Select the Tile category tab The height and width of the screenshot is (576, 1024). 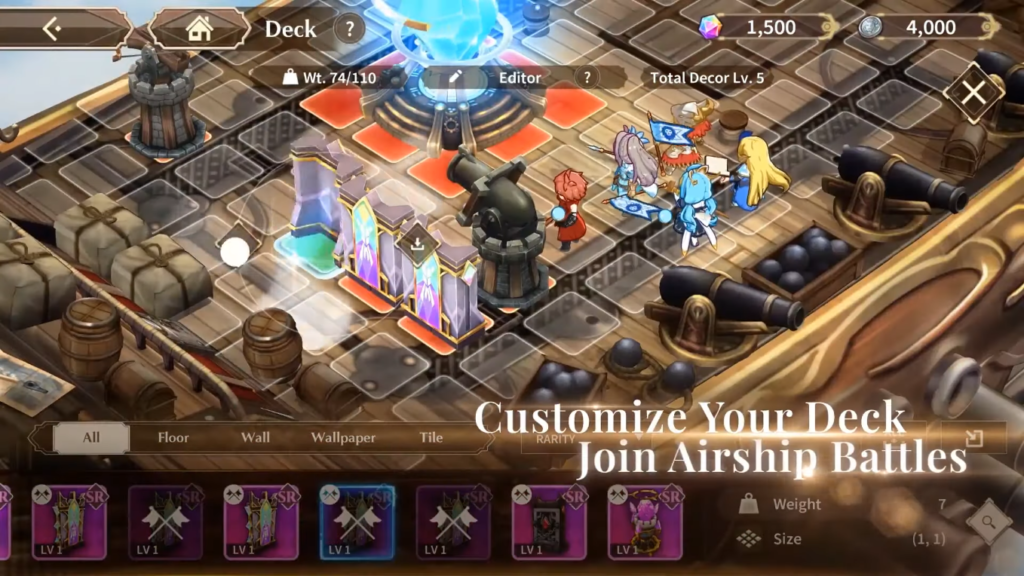[432, 438]
